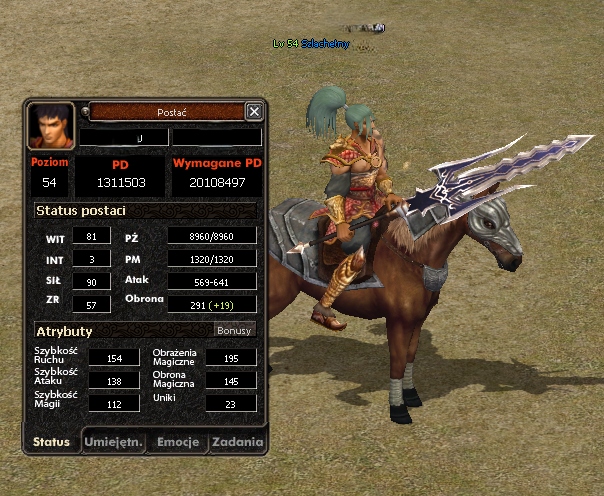Screen dimensions: 604x496
Task: Open the Umiejętn. skills tab
Action: 113,442
